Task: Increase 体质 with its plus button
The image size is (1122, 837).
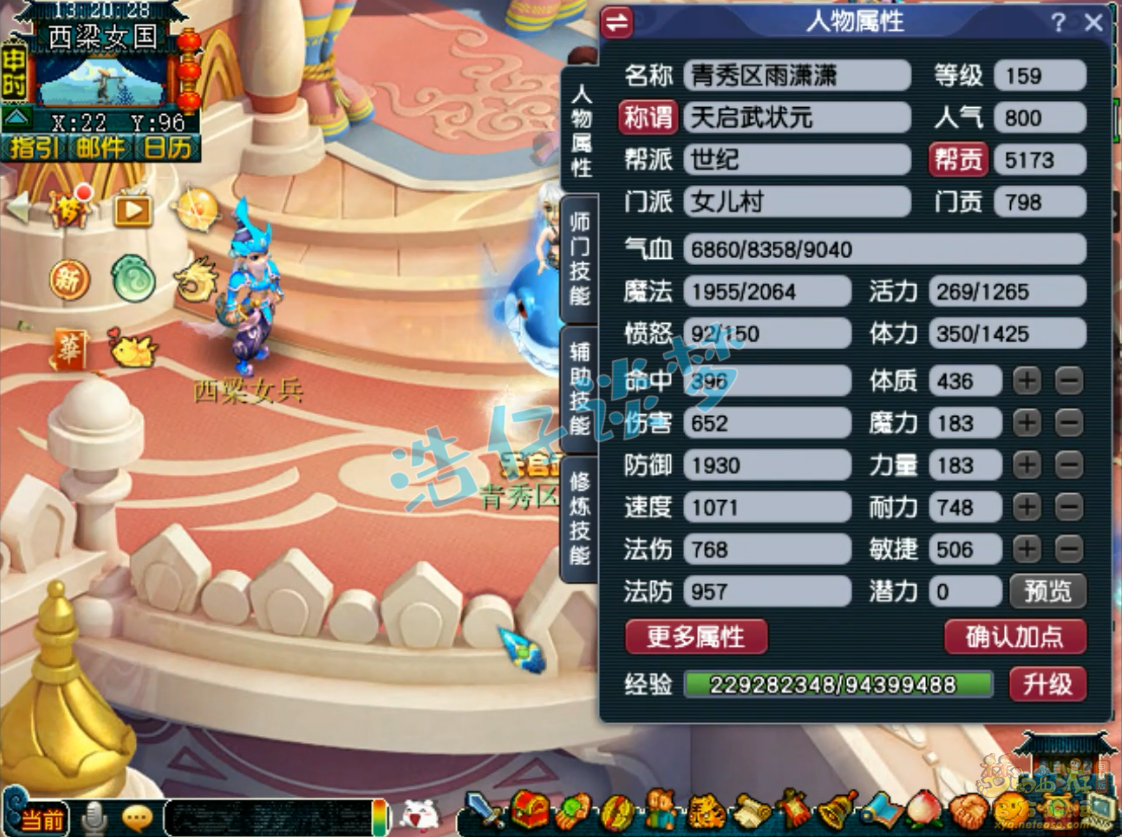Action: pyautogui.click(x=1027, y=381)
